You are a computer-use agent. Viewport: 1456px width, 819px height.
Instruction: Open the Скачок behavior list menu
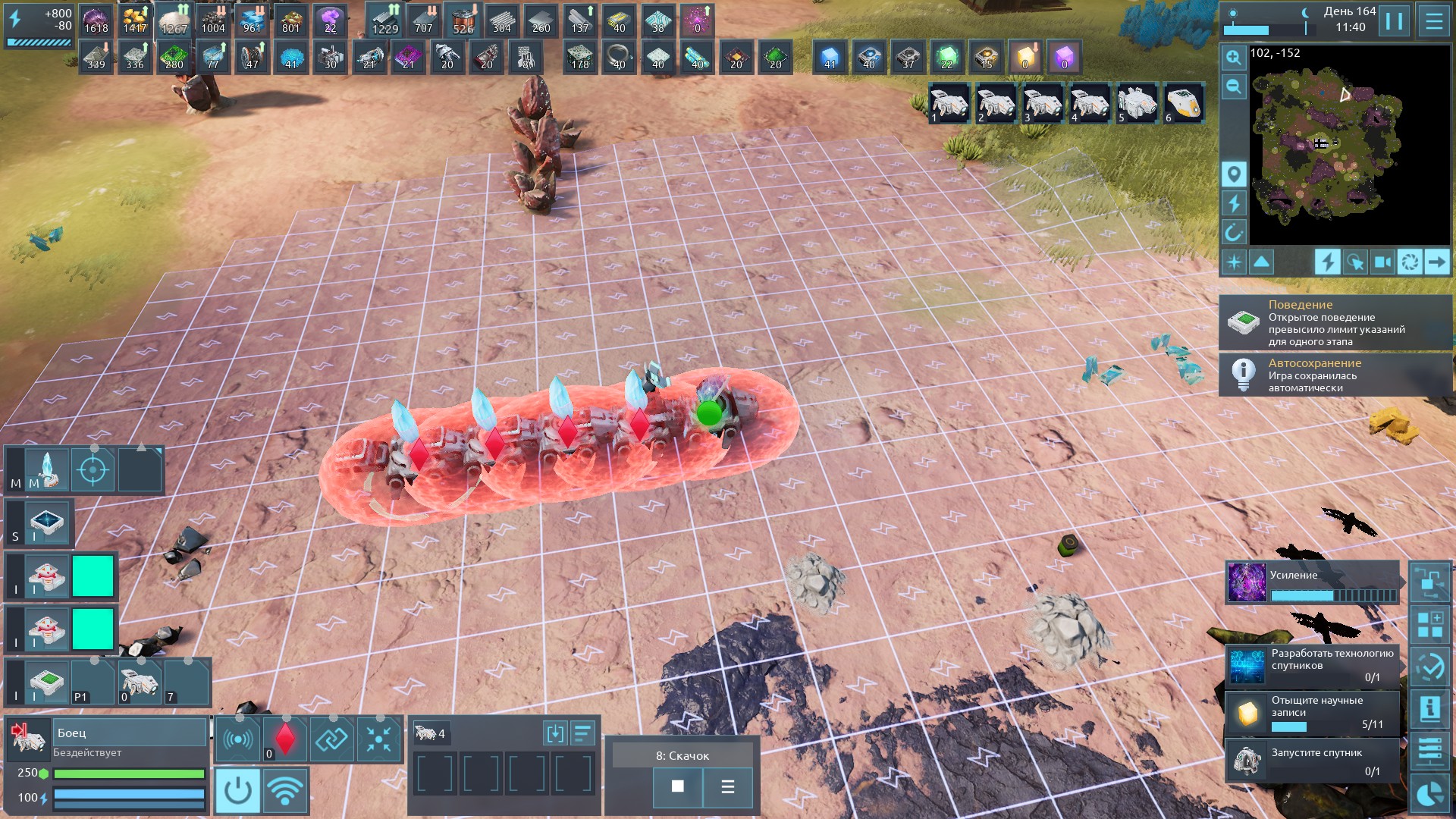coord(727,786)
